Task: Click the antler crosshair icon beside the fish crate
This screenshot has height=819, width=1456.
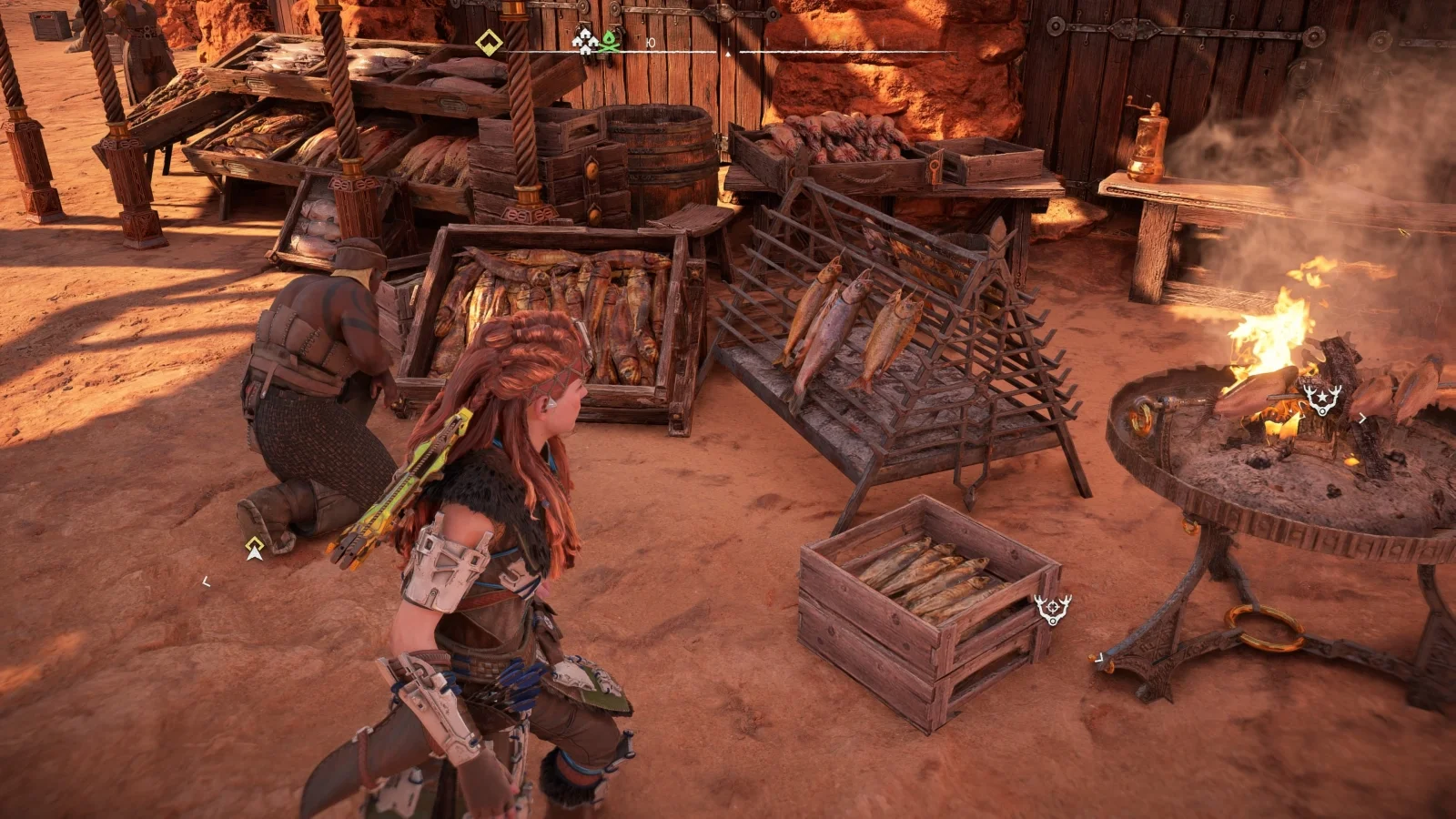Action: 1052,608
